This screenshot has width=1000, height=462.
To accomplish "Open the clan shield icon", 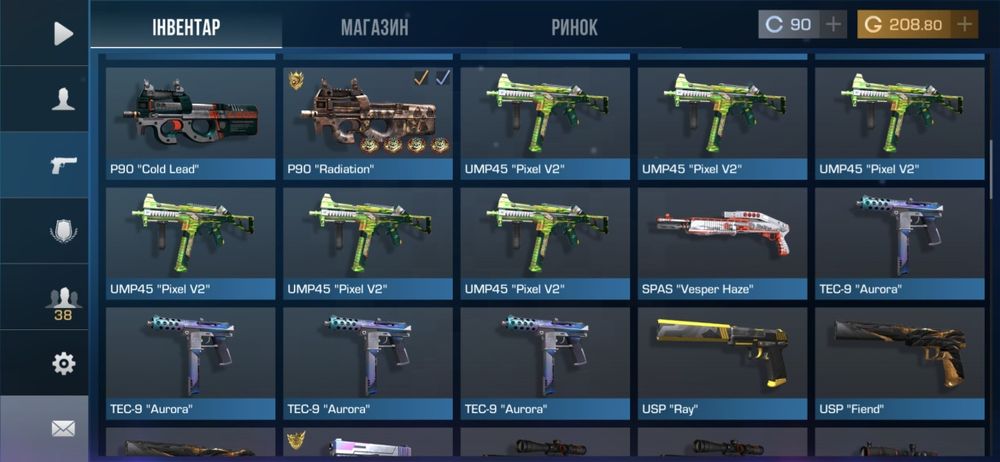I will coord(63,231).
